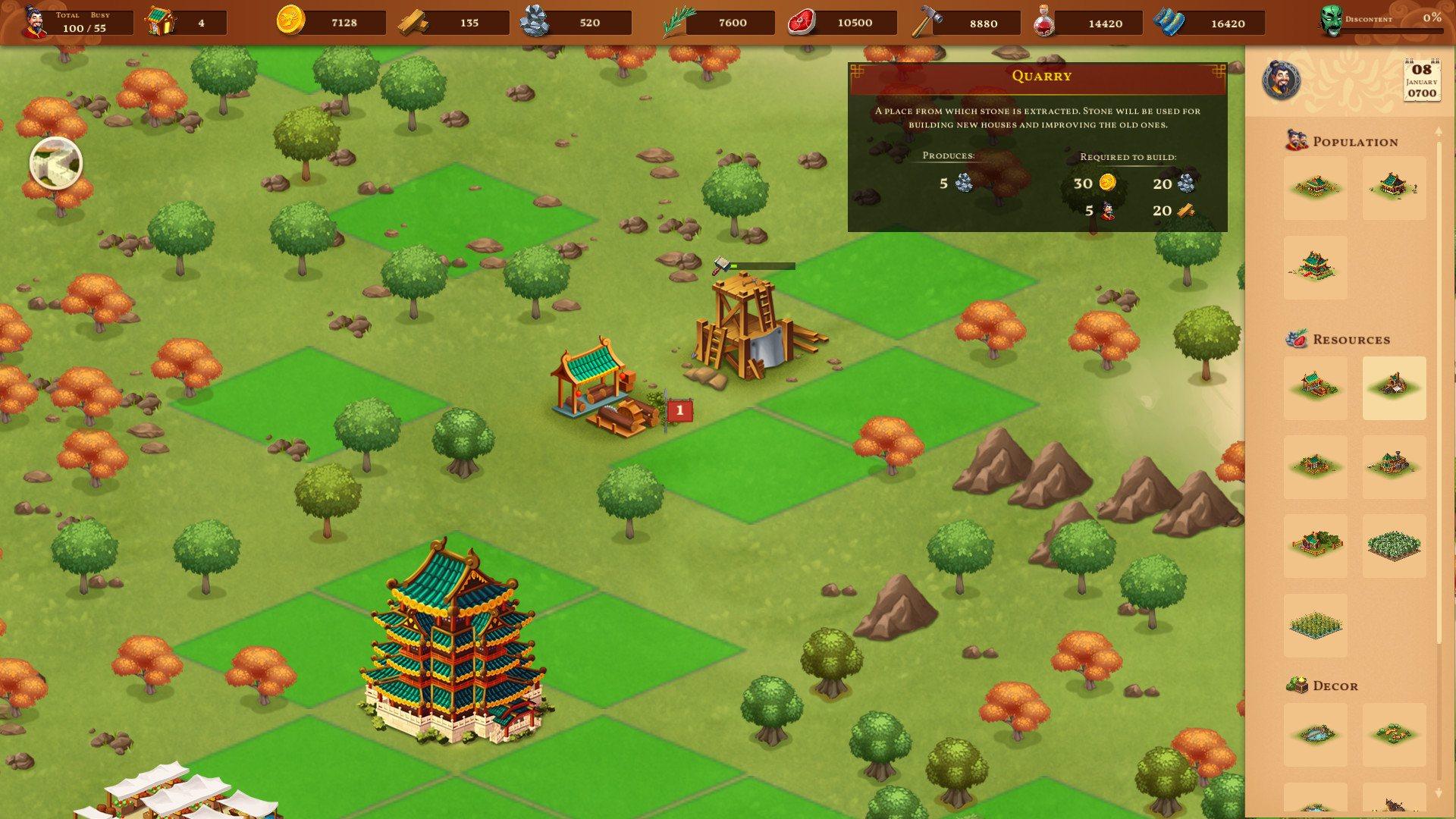
Task: Click the Resources section header in build panel
Action: pos(1298,339)
